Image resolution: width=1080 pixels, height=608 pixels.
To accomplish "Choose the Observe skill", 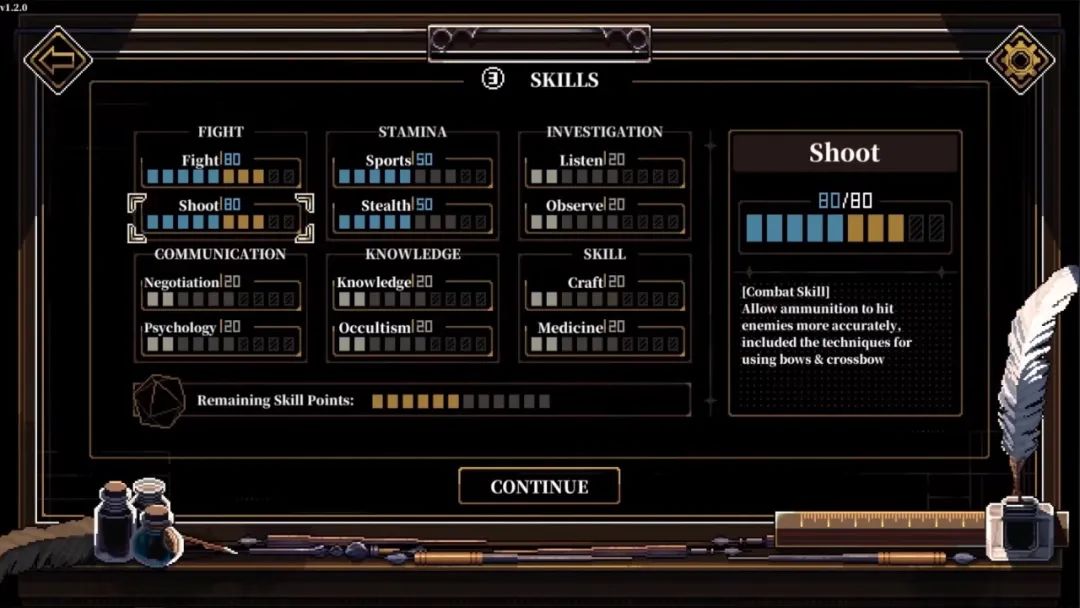I will pyautogui.click(x=604, y=215).
